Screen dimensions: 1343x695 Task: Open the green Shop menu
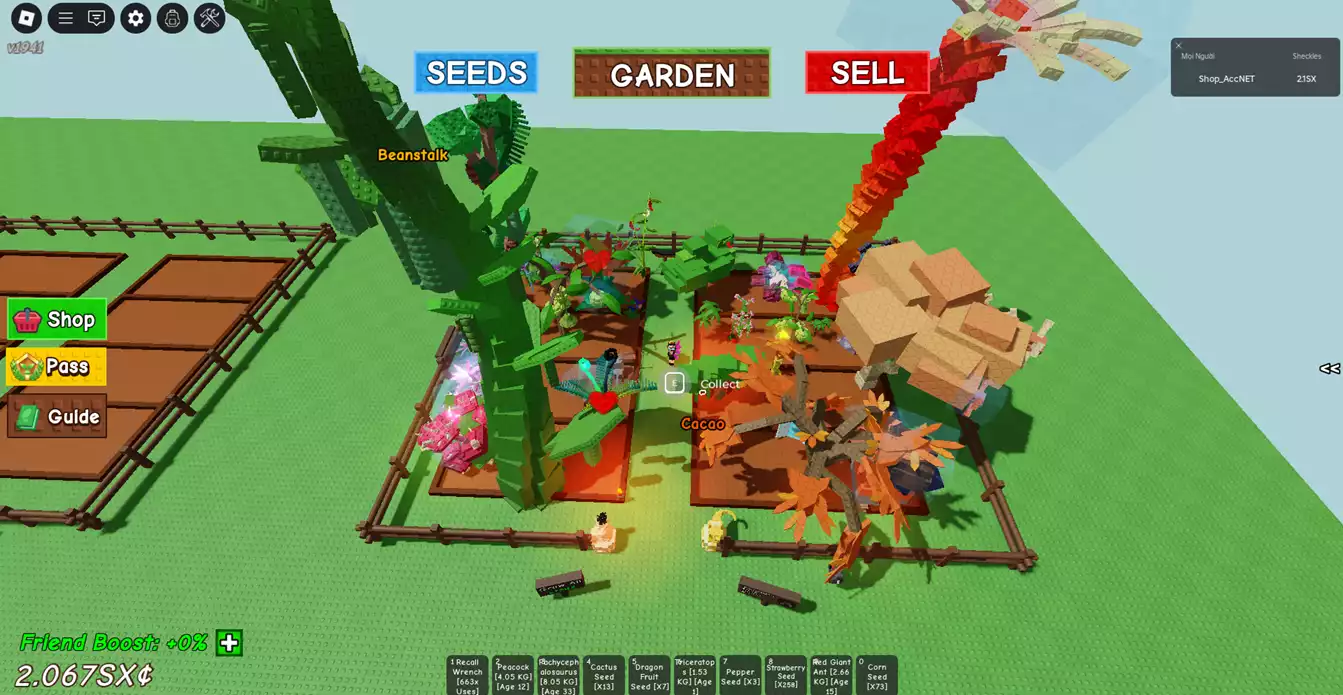(x=57, y=320)
